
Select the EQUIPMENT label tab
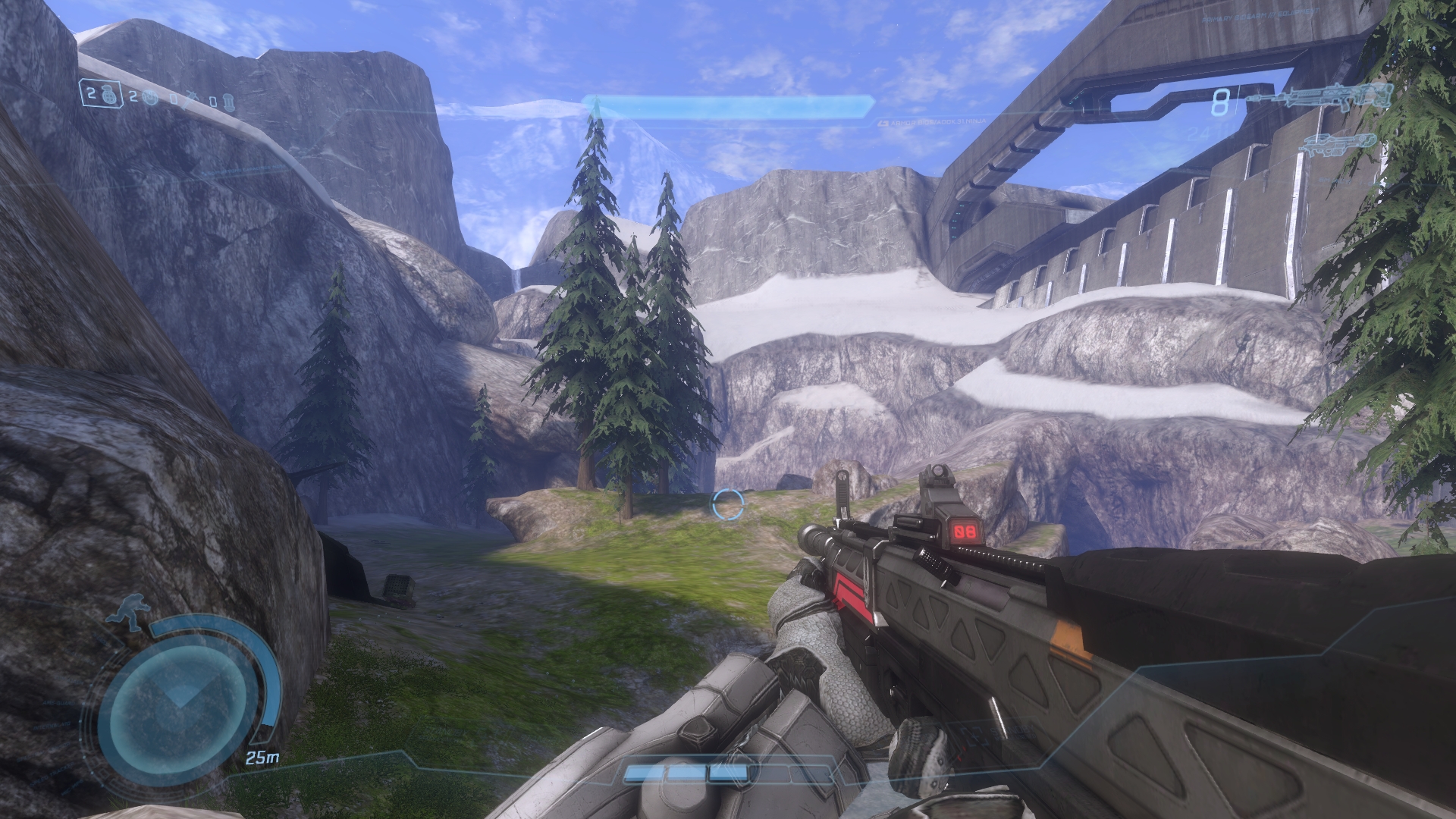click(1297, 14)
